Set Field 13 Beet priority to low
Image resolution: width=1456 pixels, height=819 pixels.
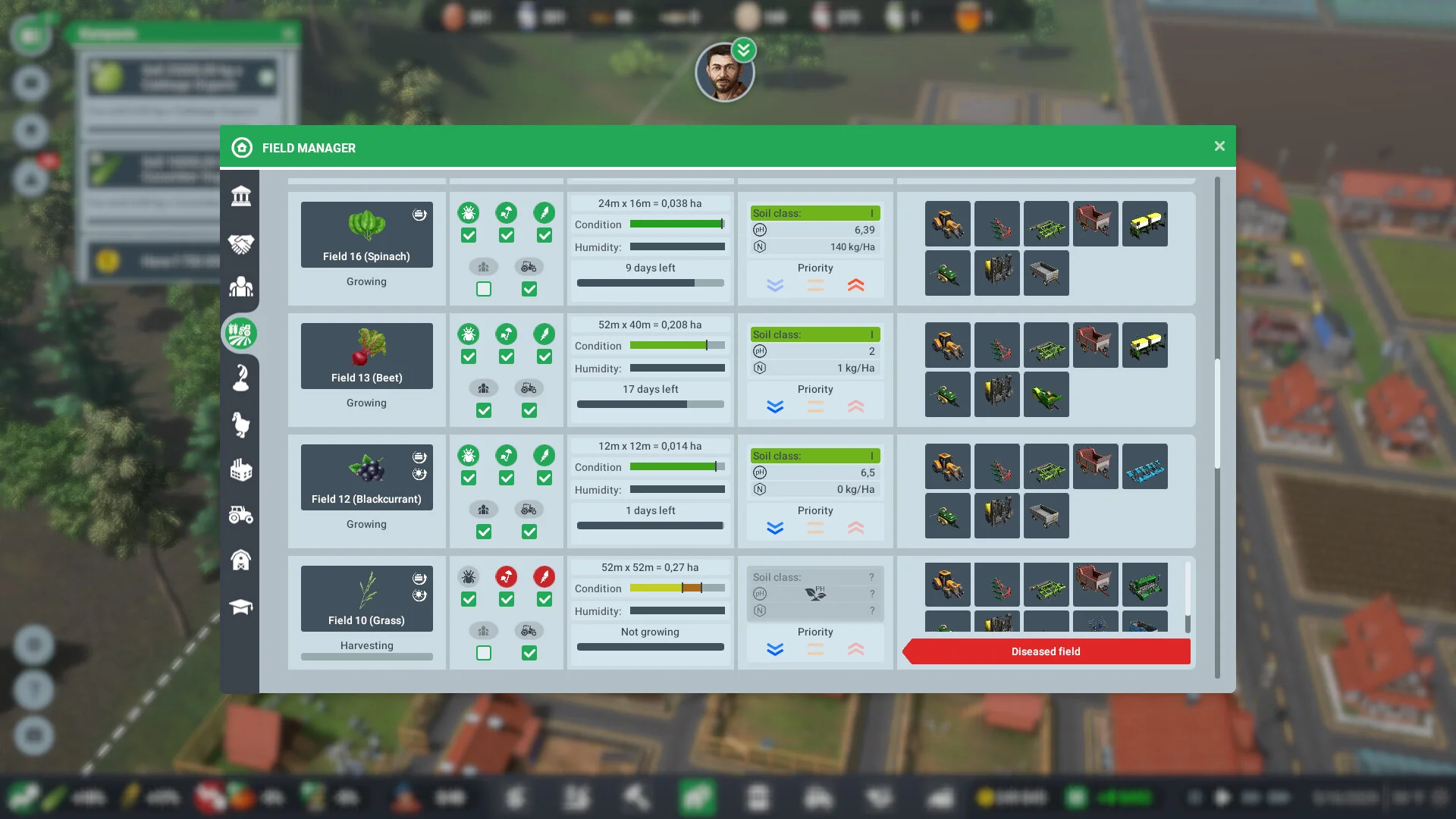[x=774, y=406]
